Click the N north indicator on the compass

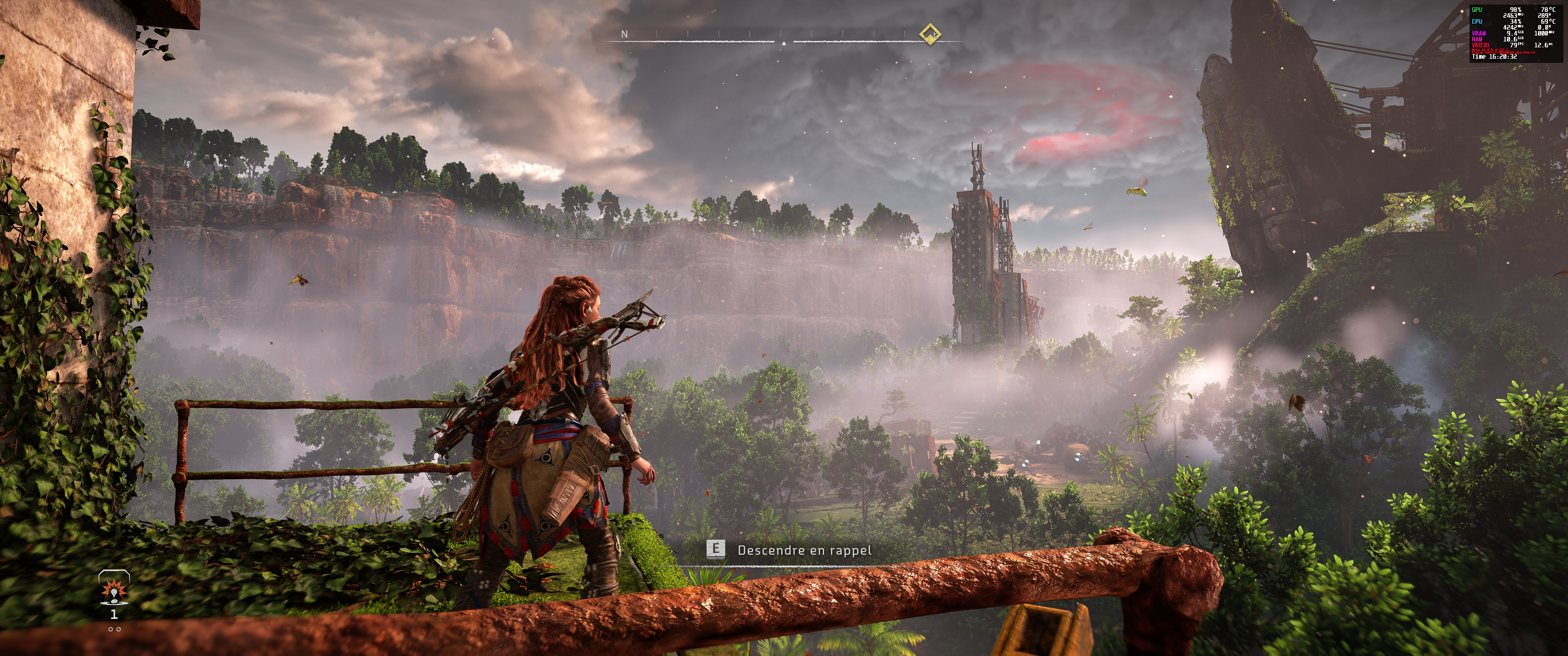click(624, 35)
